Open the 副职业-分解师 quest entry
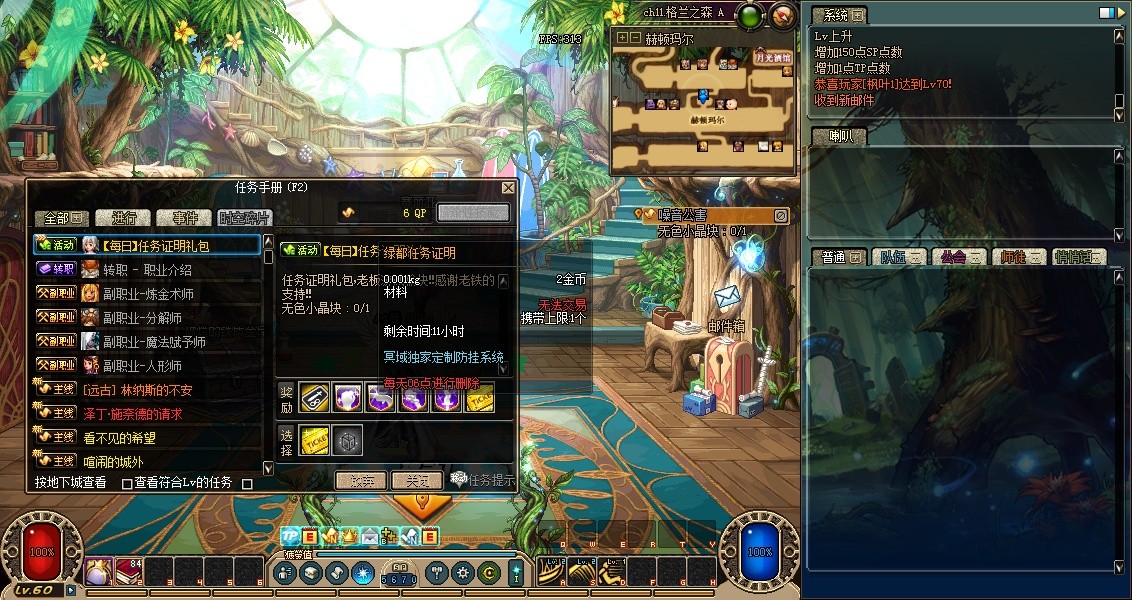1132x600 pixels. pos(144,318)
